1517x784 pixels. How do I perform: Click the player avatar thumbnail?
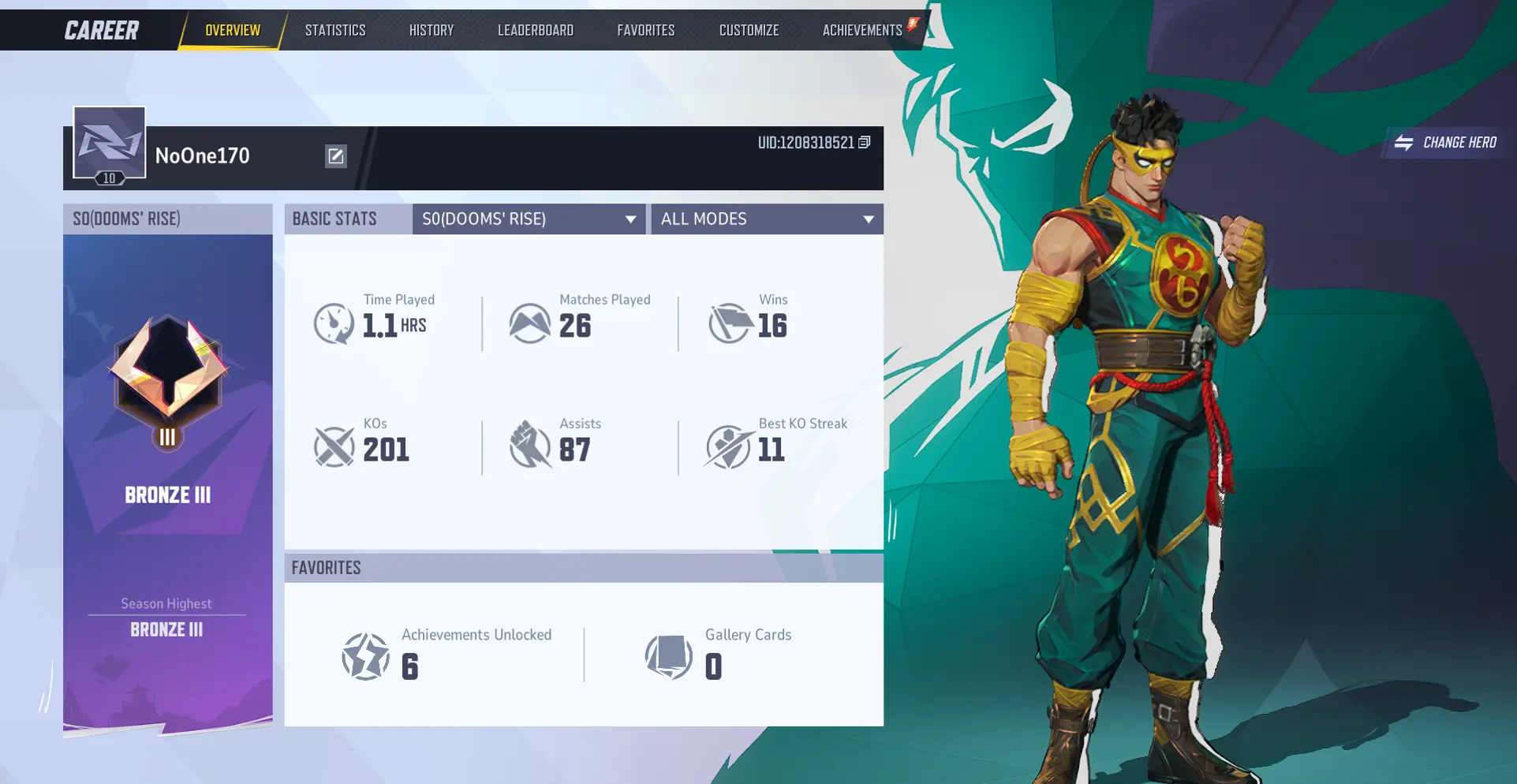[109, 143]
